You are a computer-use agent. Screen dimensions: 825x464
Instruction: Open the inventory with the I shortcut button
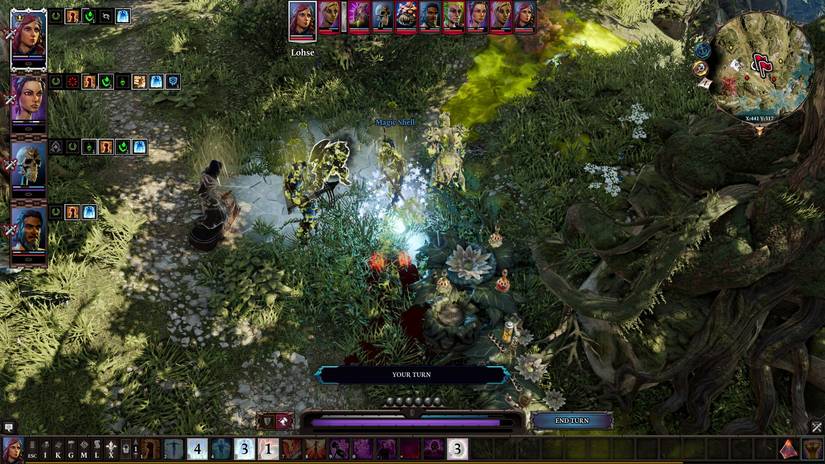click(45, 449)
